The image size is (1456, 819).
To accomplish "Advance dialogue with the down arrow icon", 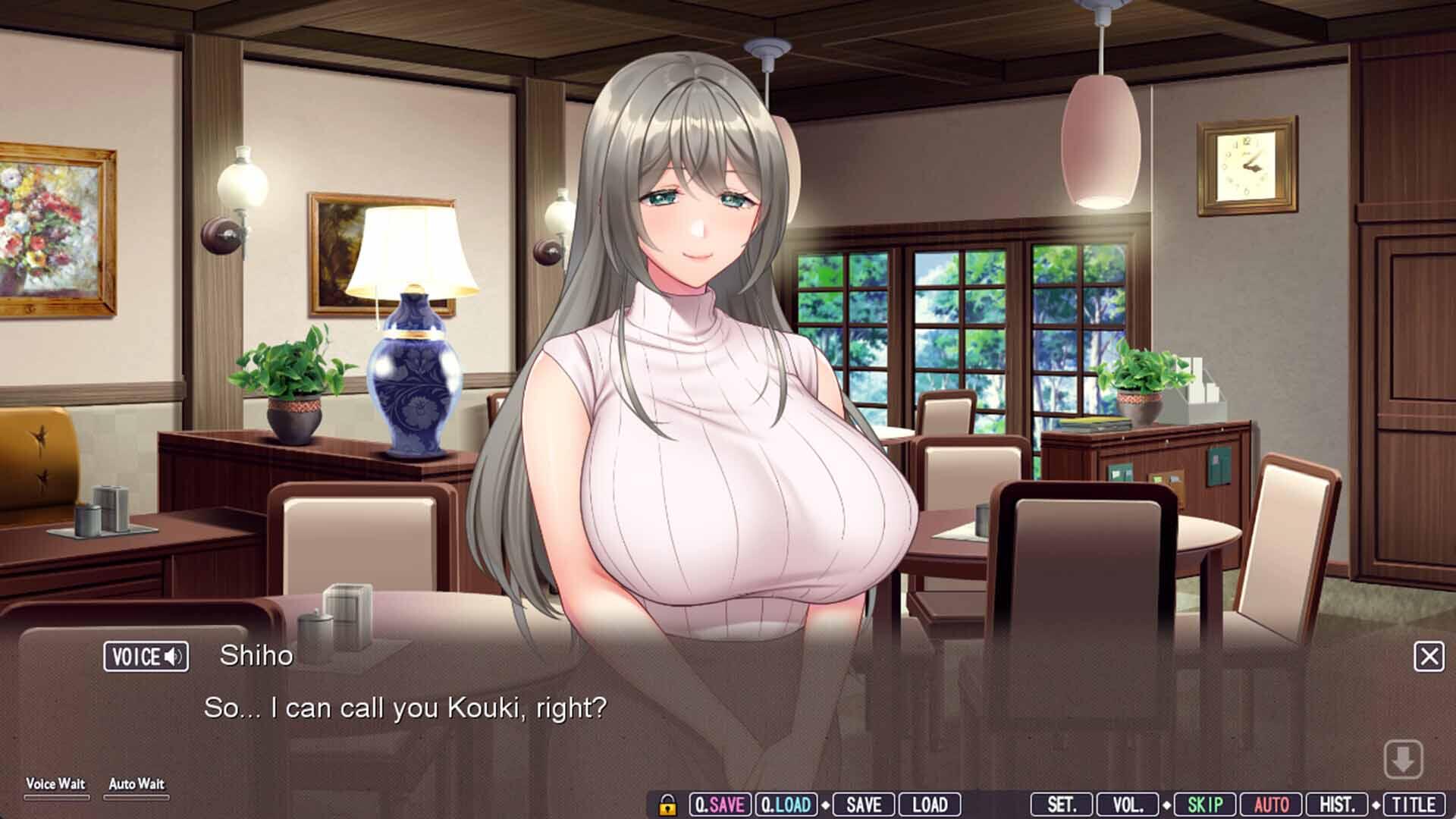I will [x=1403, y=759].
